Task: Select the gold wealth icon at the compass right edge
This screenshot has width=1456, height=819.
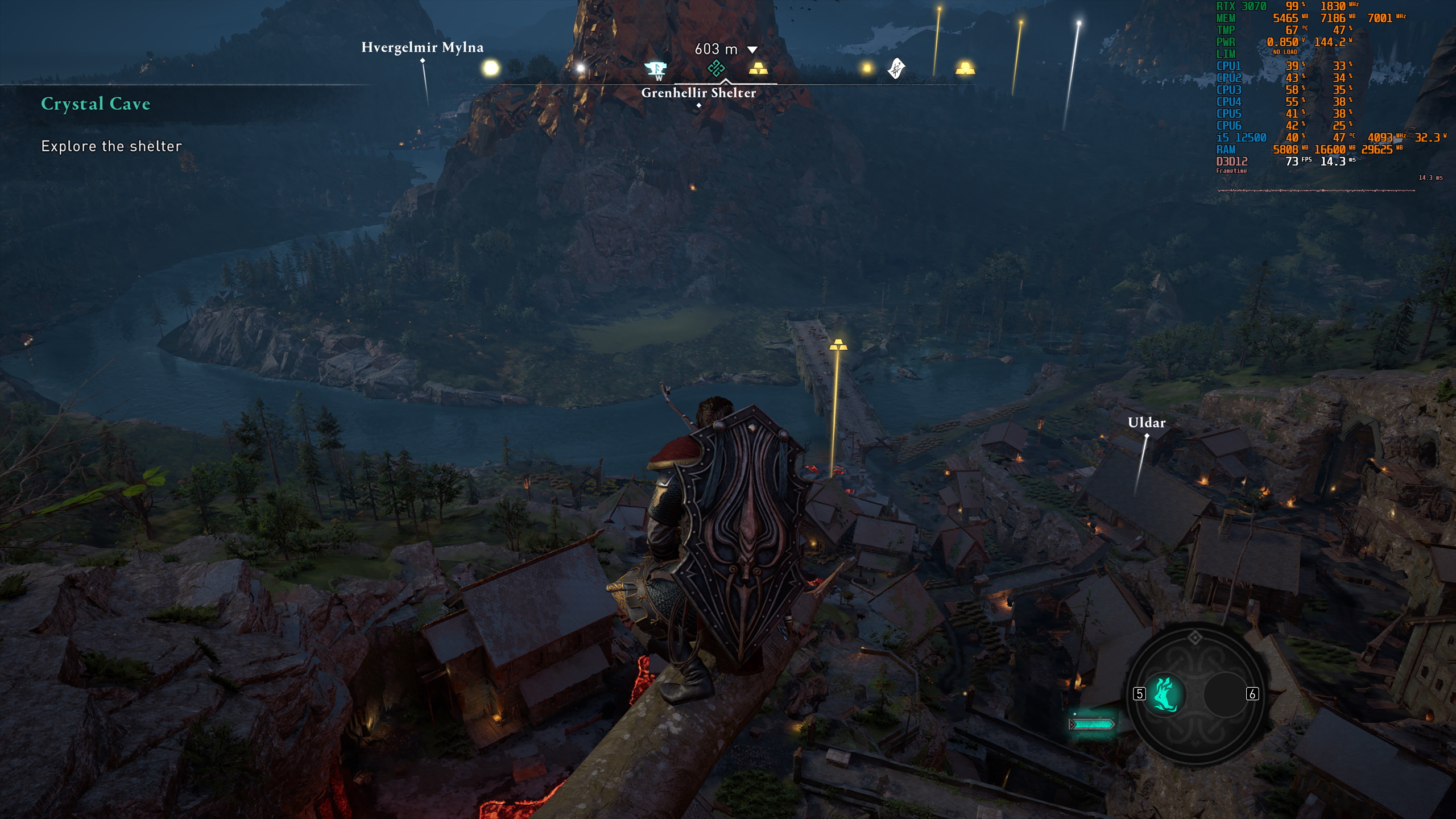Action: click(x=964, y=69)
